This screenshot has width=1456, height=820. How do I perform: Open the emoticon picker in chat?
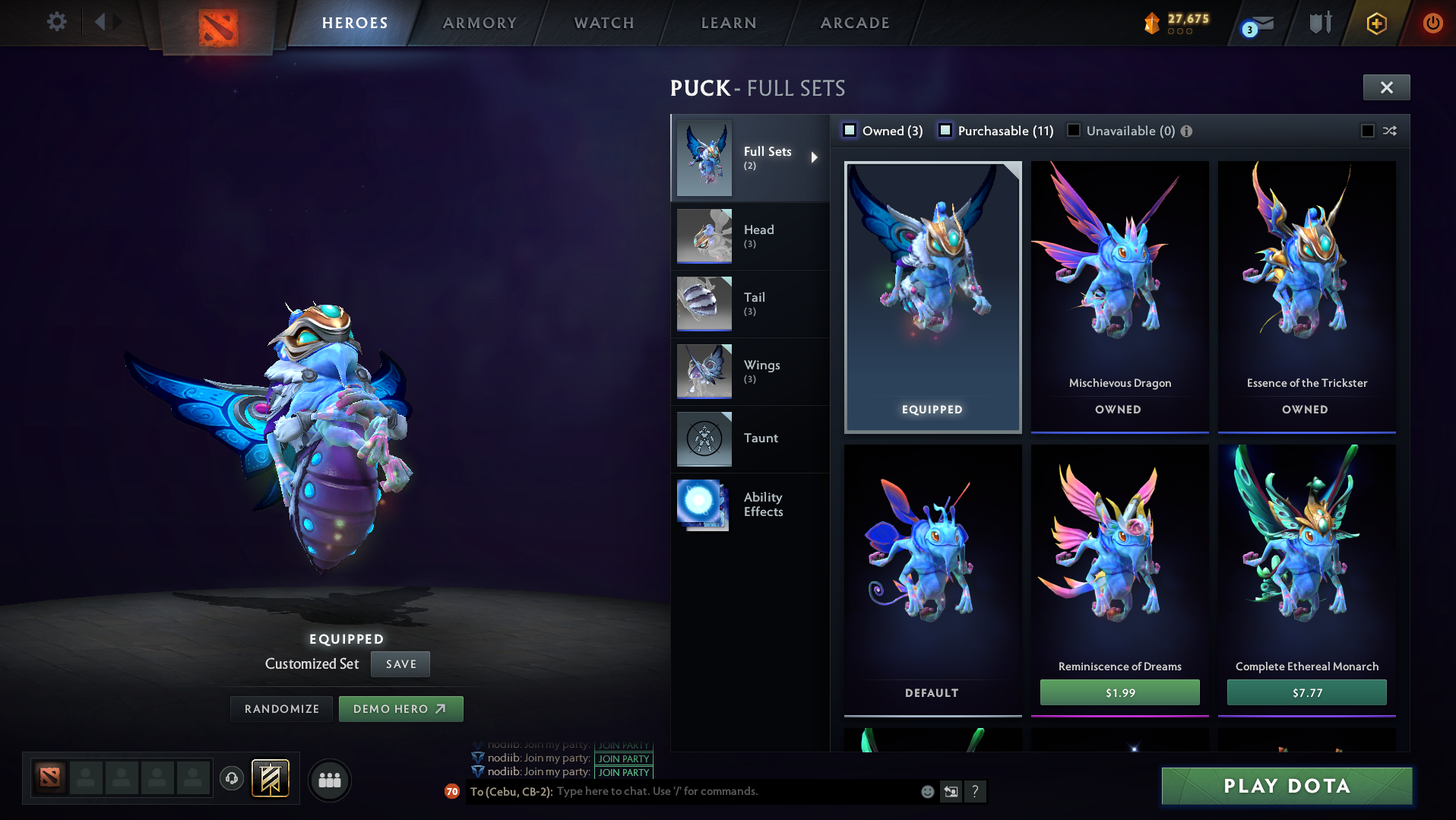pyautogui.click(x=927, y=791)
